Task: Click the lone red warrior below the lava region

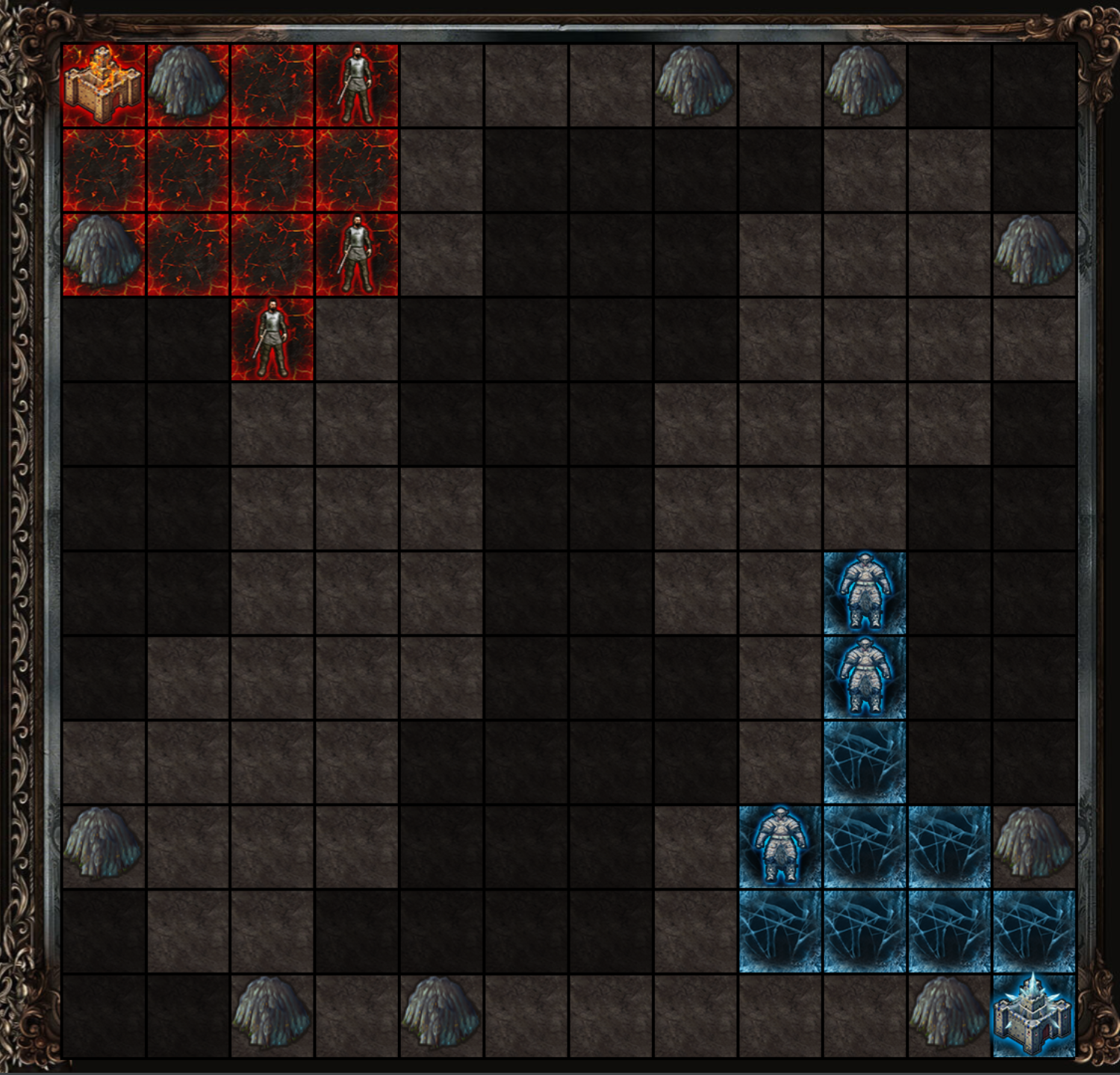Action: 273,340
